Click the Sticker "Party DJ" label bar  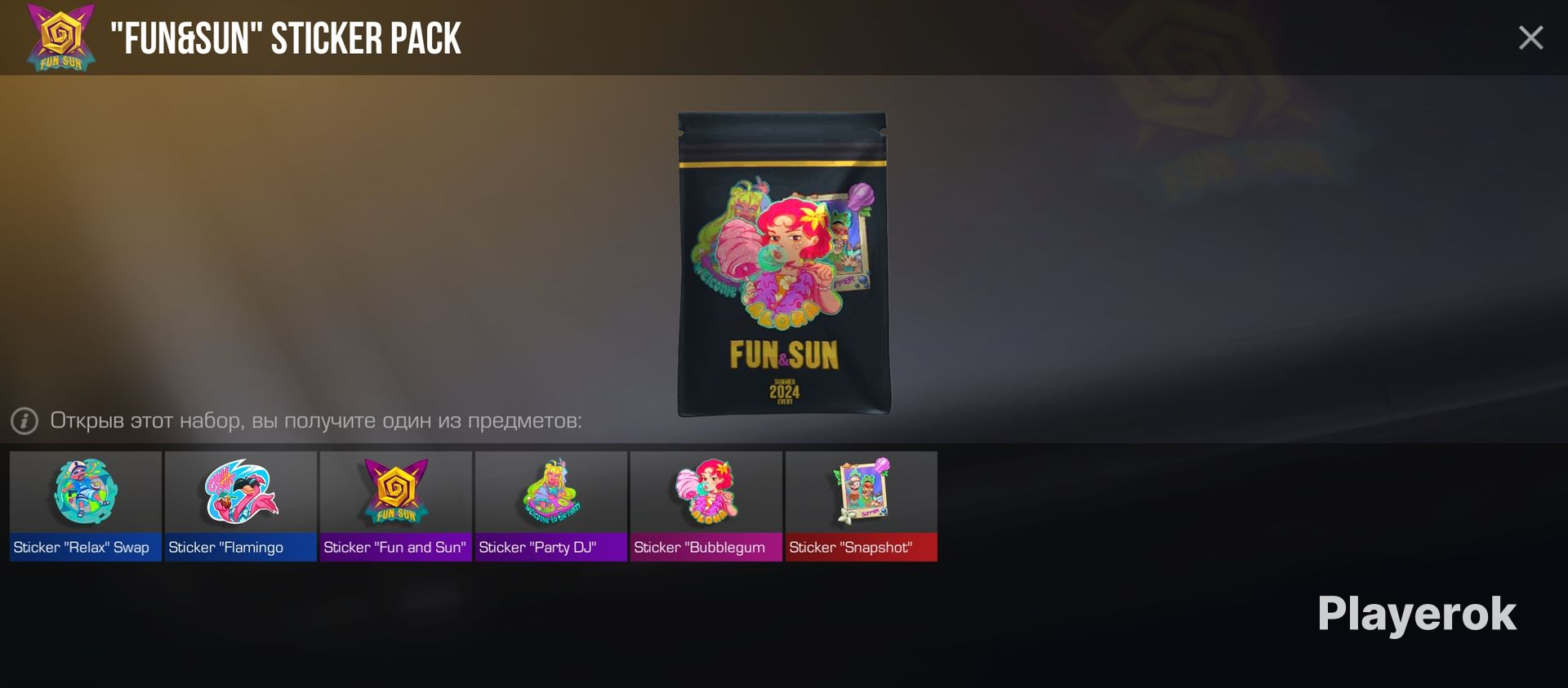point(550,548)
